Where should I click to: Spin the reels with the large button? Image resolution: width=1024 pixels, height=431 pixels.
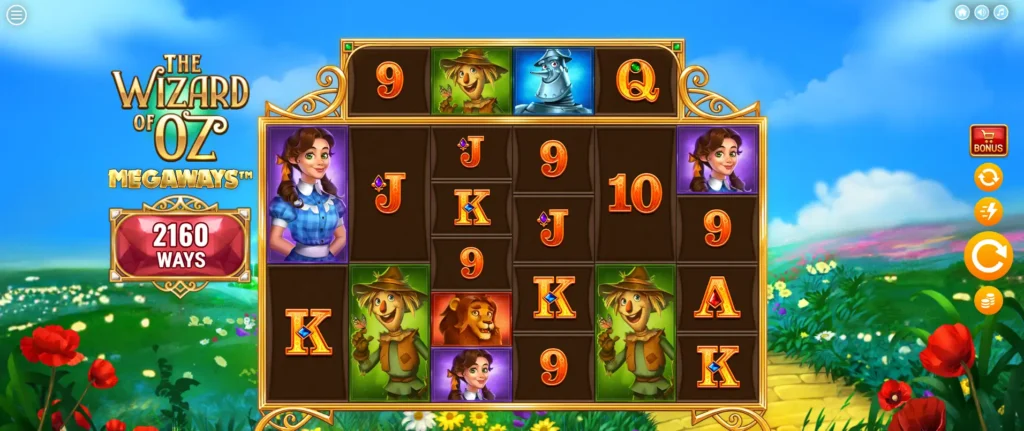[988, 256]
